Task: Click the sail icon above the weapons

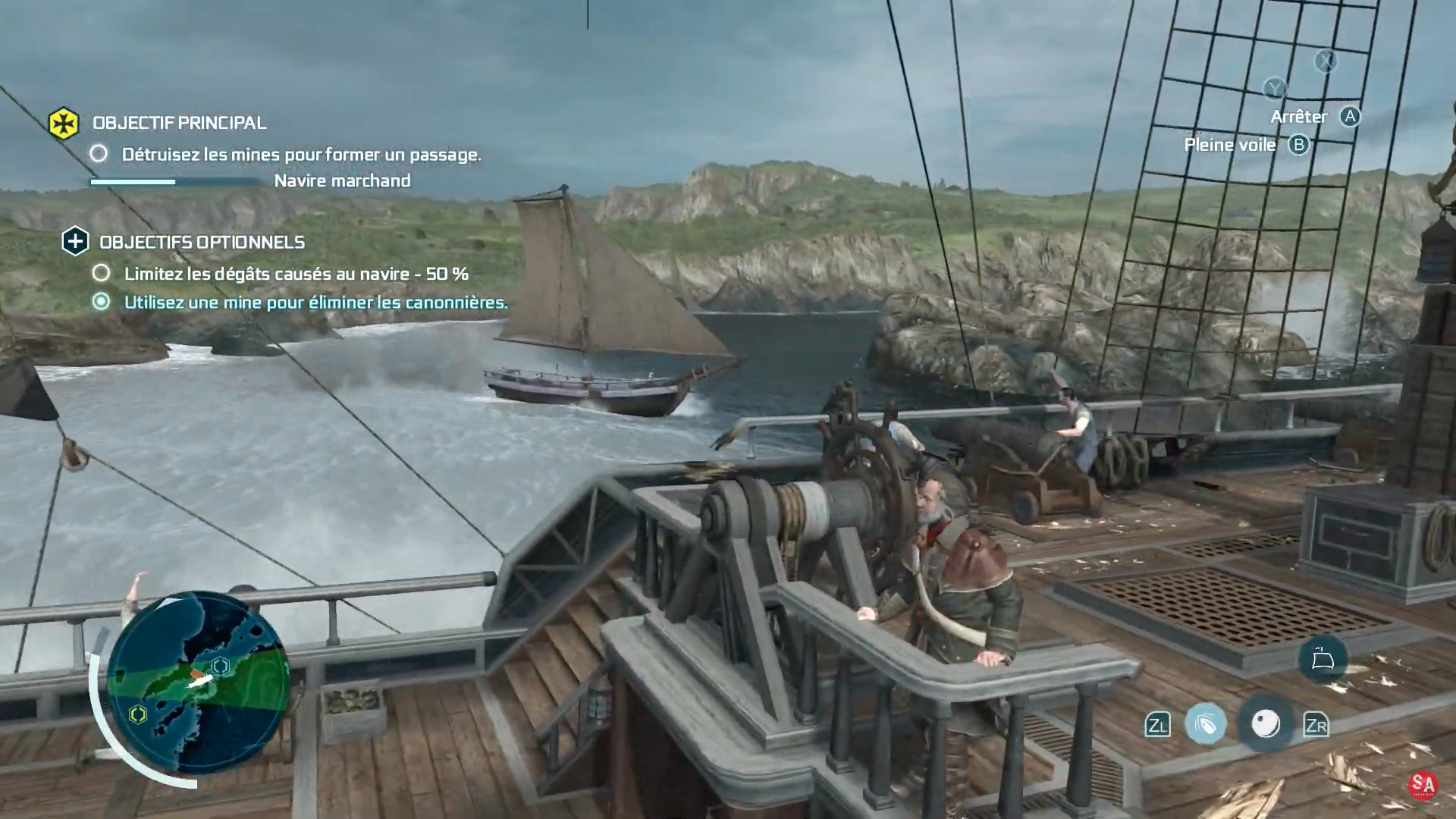Action: click(x=1323, y=658)
